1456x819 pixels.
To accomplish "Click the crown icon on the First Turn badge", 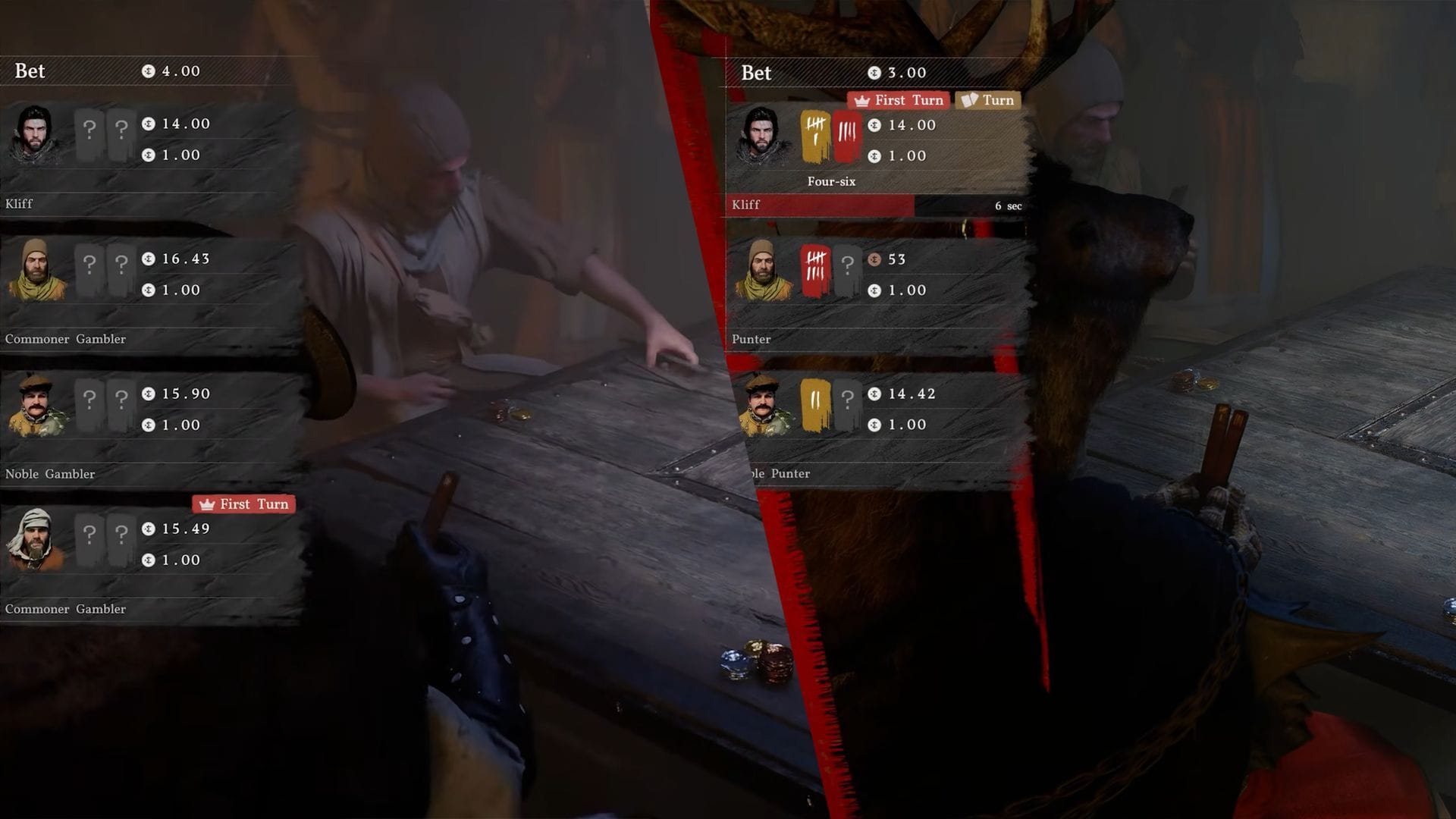I will pos(862,100).
